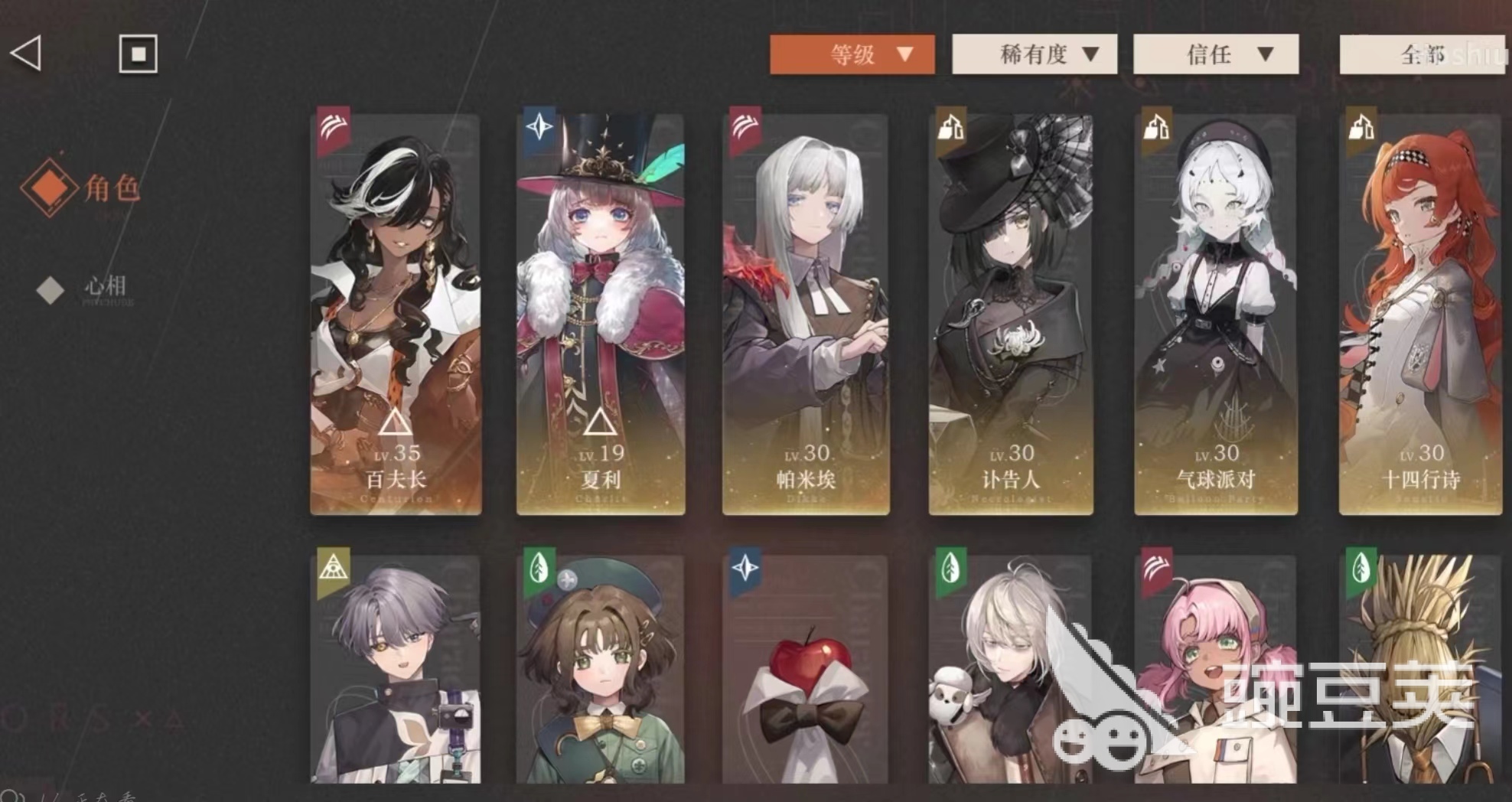1512x802 pixels.
Task: Select the 夏利 character card
Action: 601,314
